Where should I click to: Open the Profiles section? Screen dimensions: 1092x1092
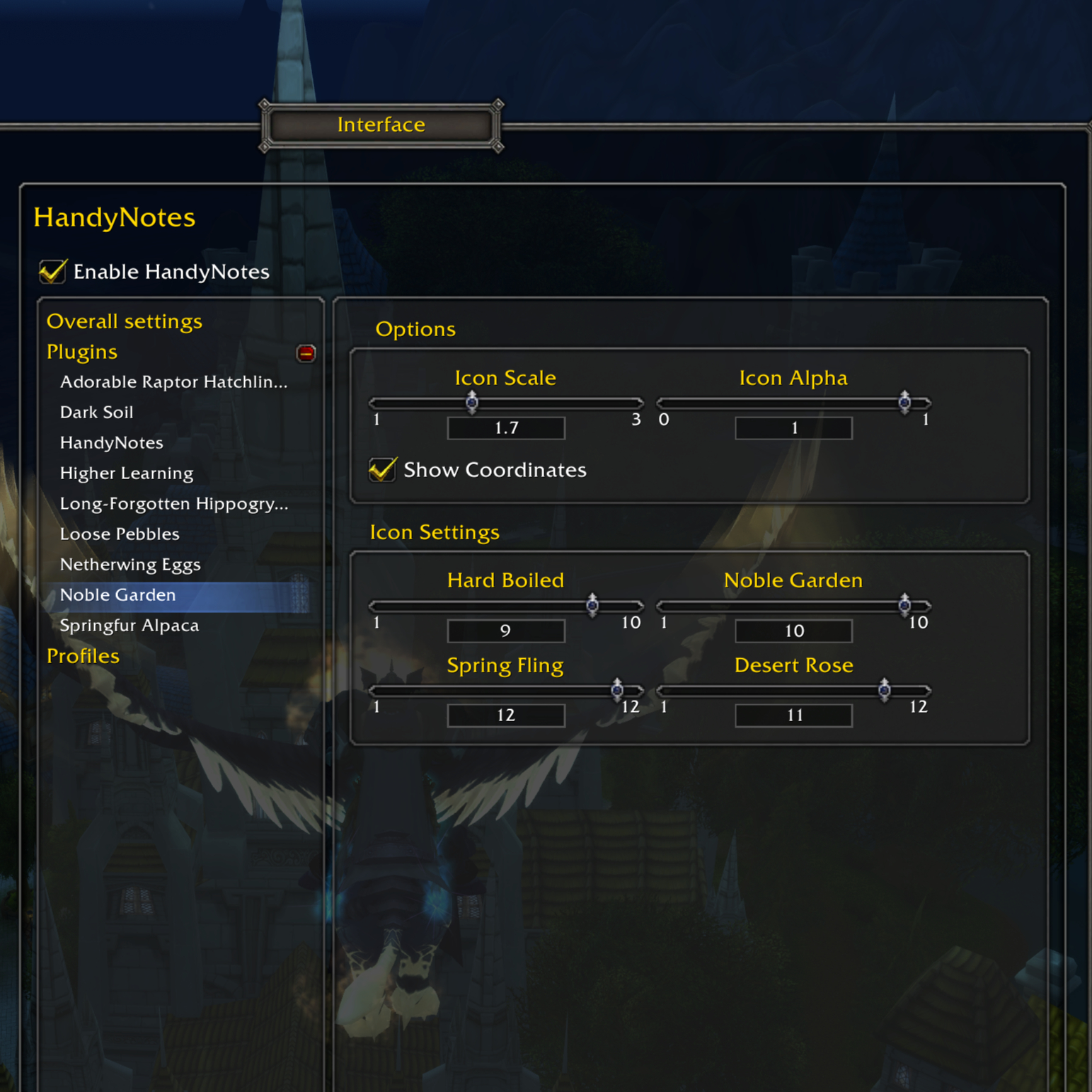pyautogui.click(x=83, y=656)
